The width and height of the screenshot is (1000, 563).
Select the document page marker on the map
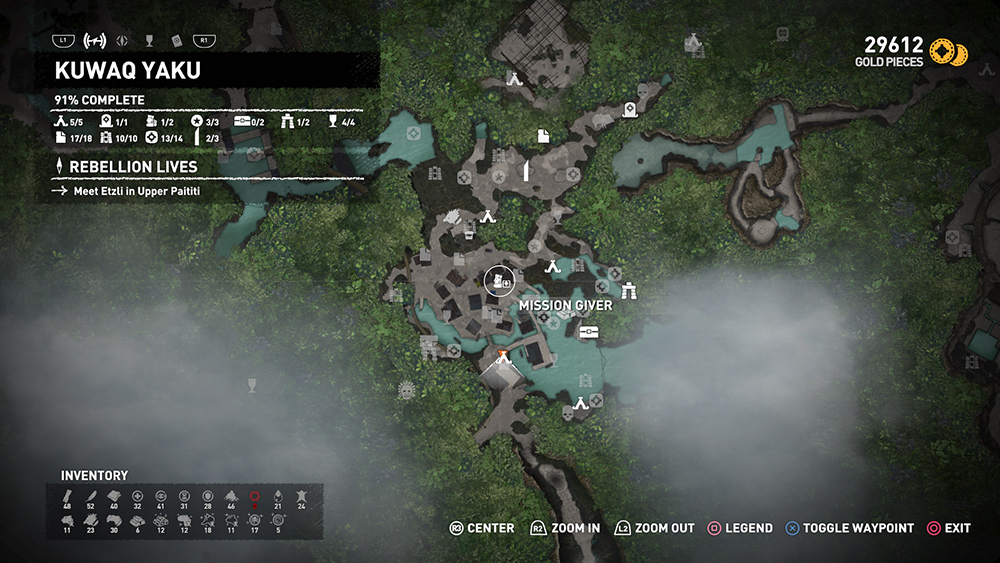point(543,135)
